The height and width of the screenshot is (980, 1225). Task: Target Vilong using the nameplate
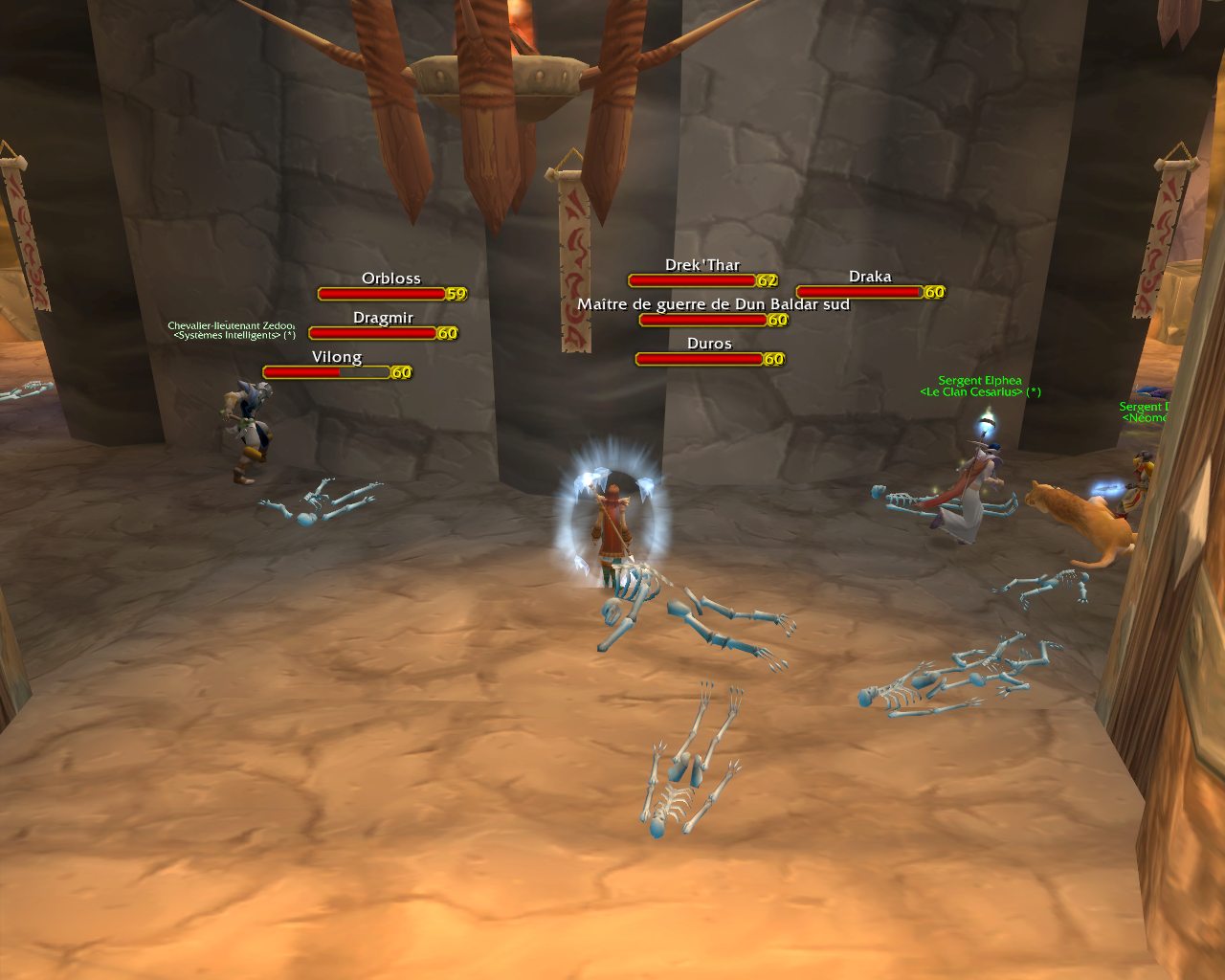[326, 372]
